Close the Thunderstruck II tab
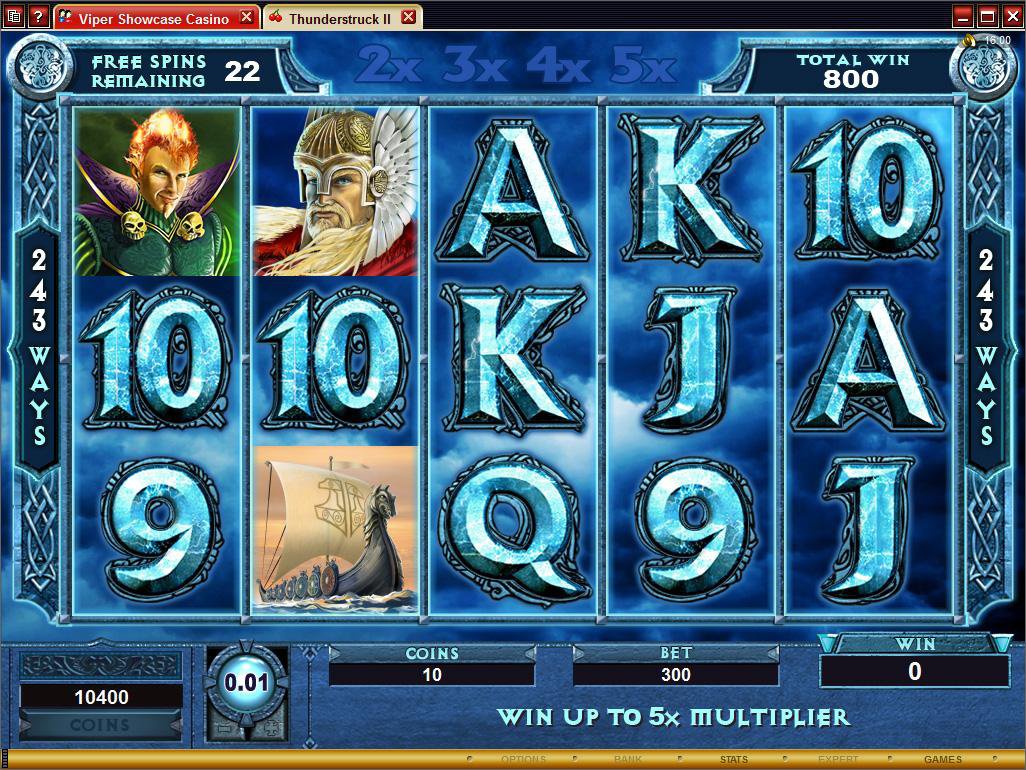The height and width of the screenshot is (770, 1026). pos(408,18)
